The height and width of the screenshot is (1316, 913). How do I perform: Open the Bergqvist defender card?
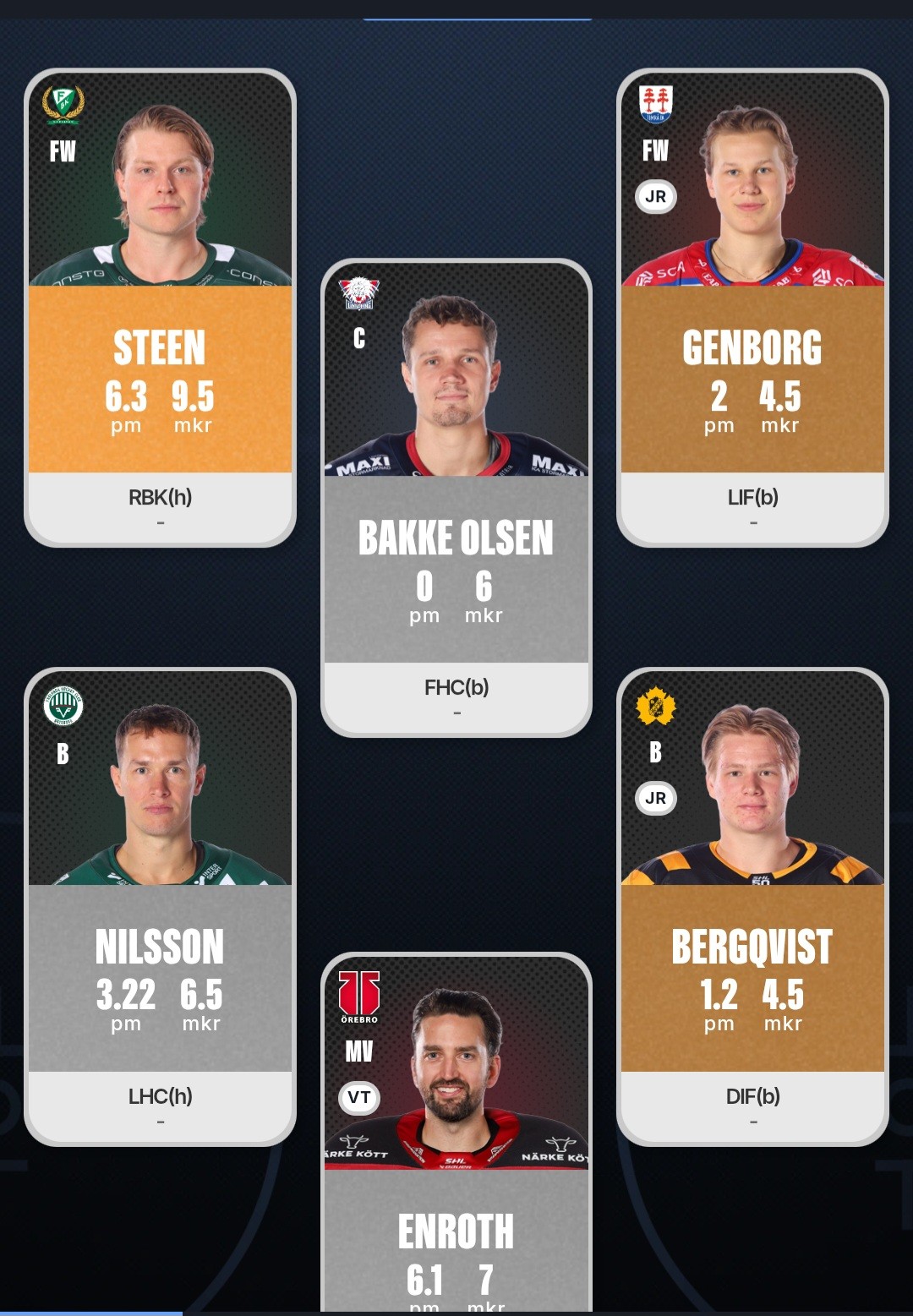(x=752, y=906)
